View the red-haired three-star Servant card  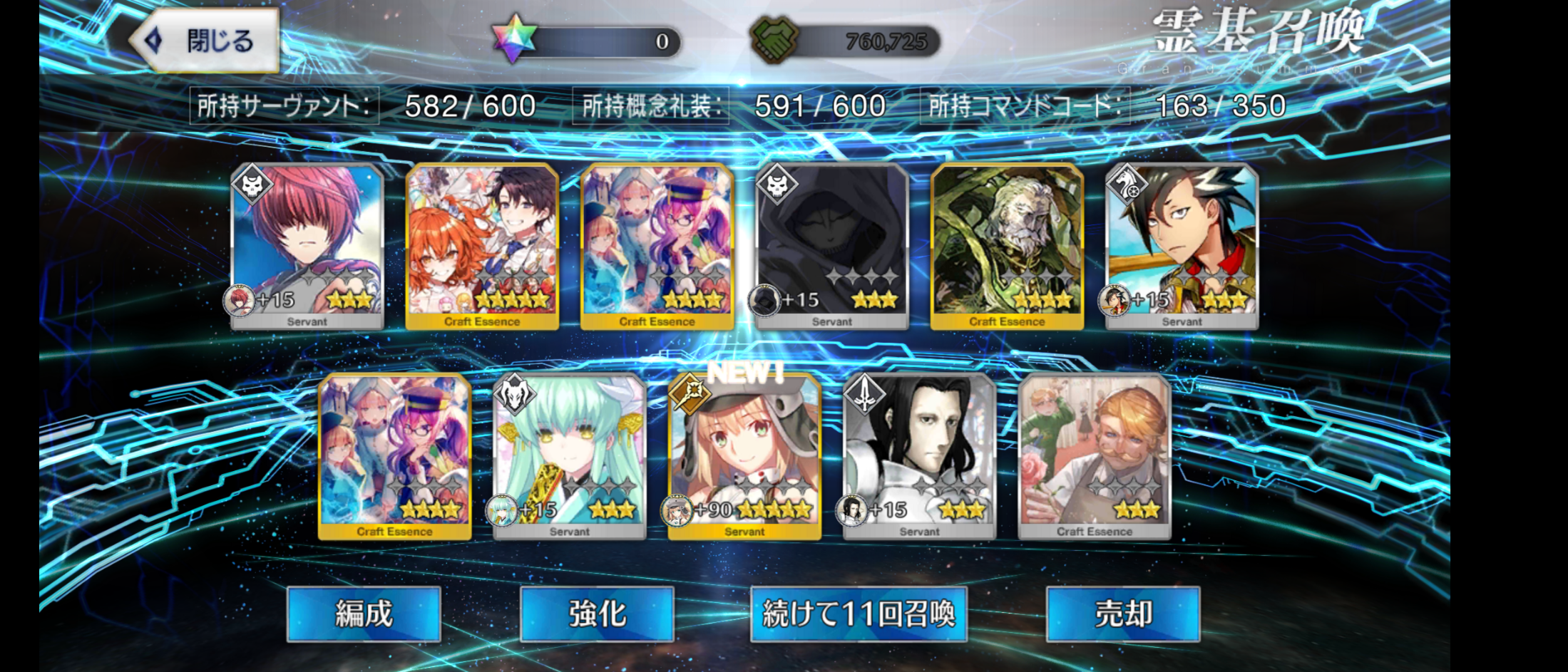pyautogui.click(x=307, y=246)
